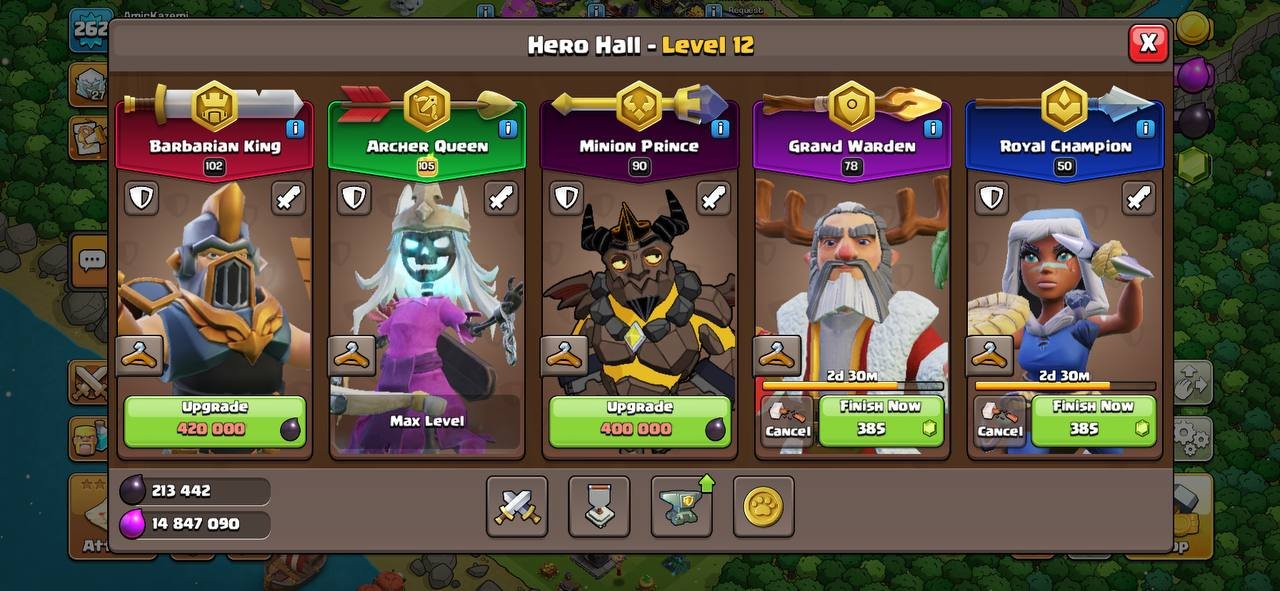Open Minion Prince info

pos(720,128)
